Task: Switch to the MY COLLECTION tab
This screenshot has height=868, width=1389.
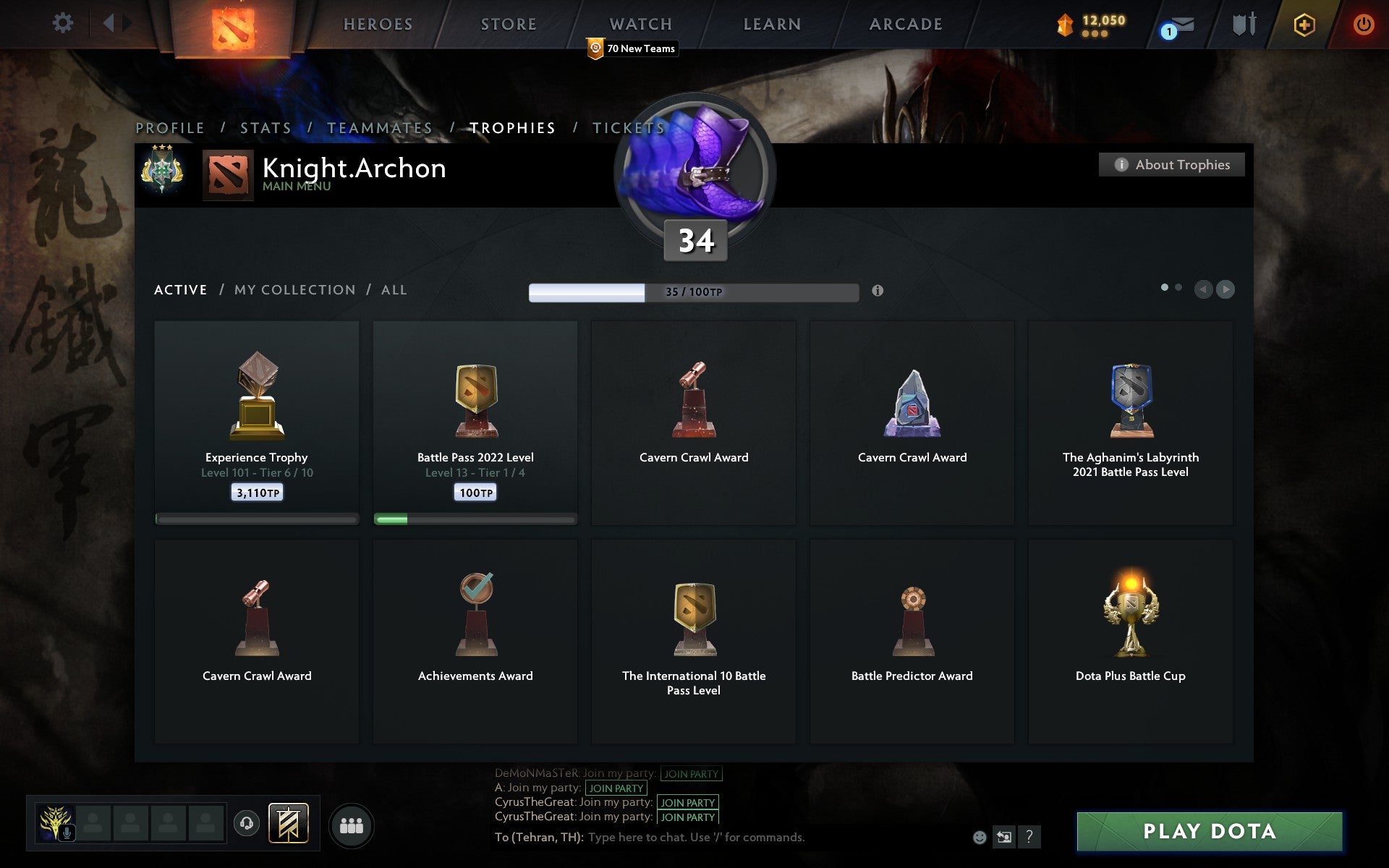Action: click(x=294, y=289)
